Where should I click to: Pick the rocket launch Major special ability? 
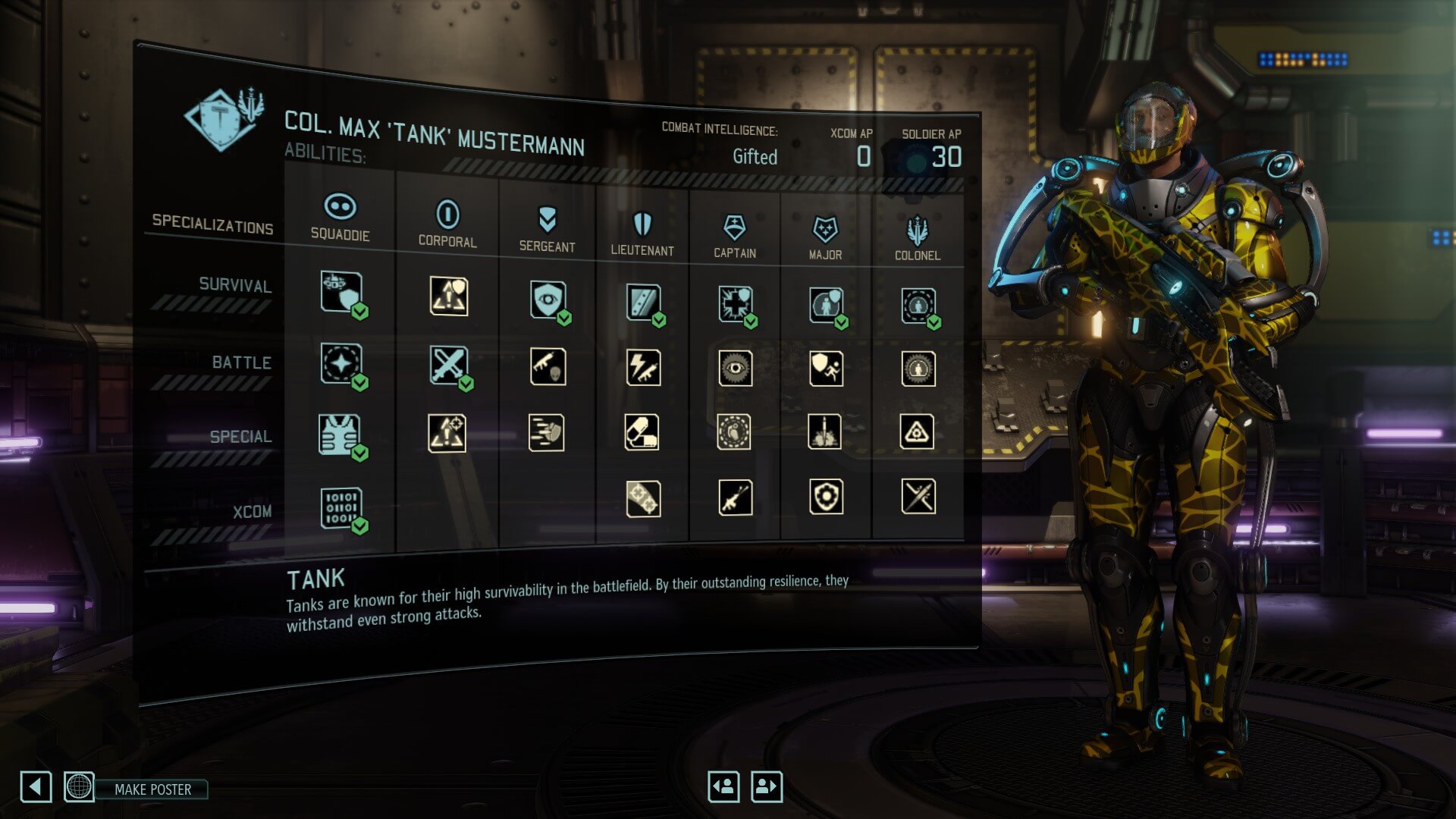coord(825,432)
